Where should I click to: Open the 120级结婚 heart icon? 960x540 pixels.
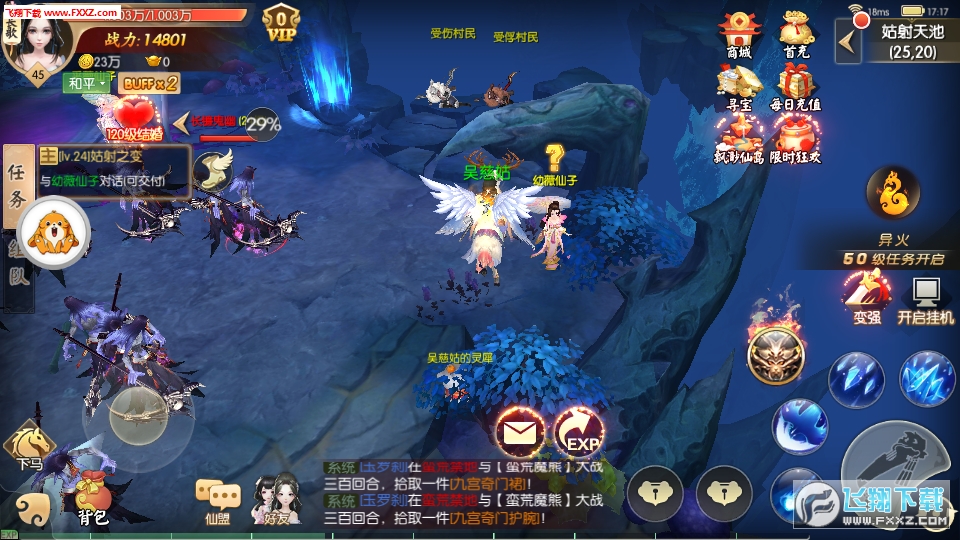pyautogui.click(x=134, y=116)
